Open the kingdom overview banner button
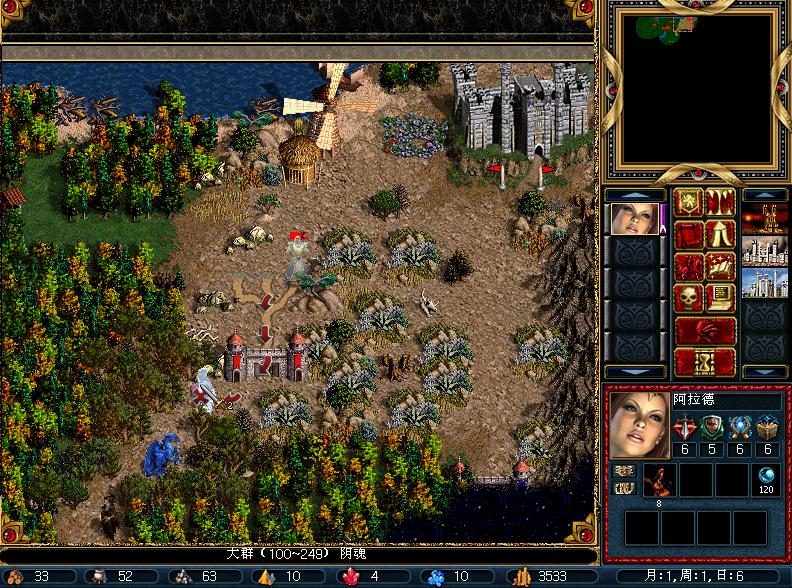 tap(689, 204)
